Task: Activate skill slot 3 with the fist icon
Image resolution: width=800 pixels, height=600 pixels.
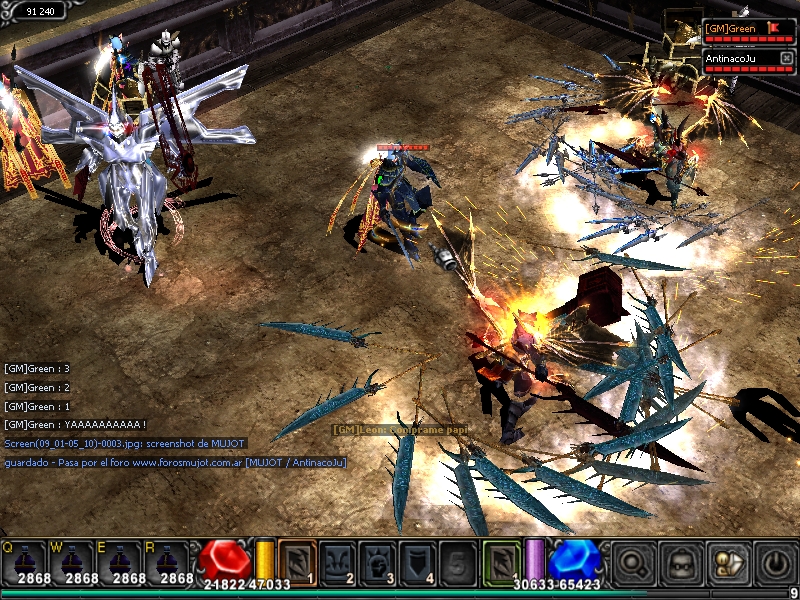Action: (377, 560)
